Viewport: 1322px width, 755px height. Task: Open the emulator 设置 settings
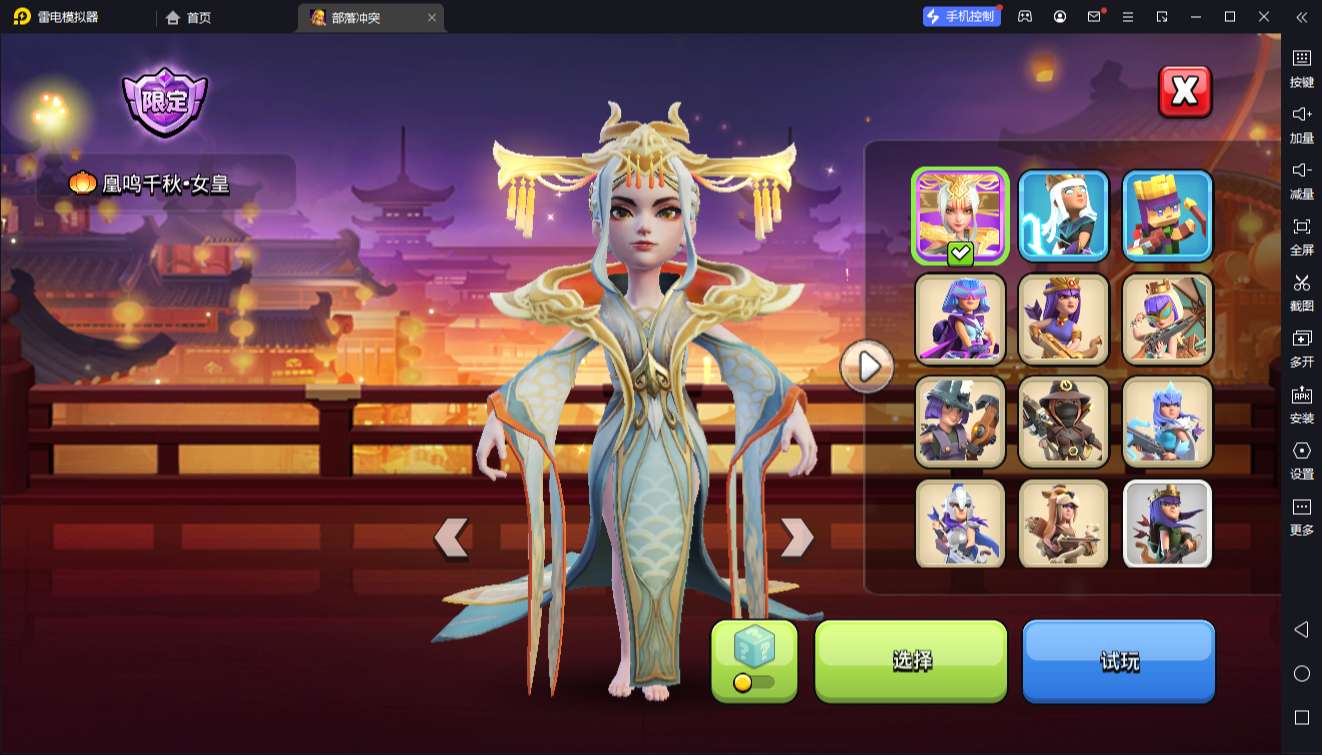pos(1301,460)
